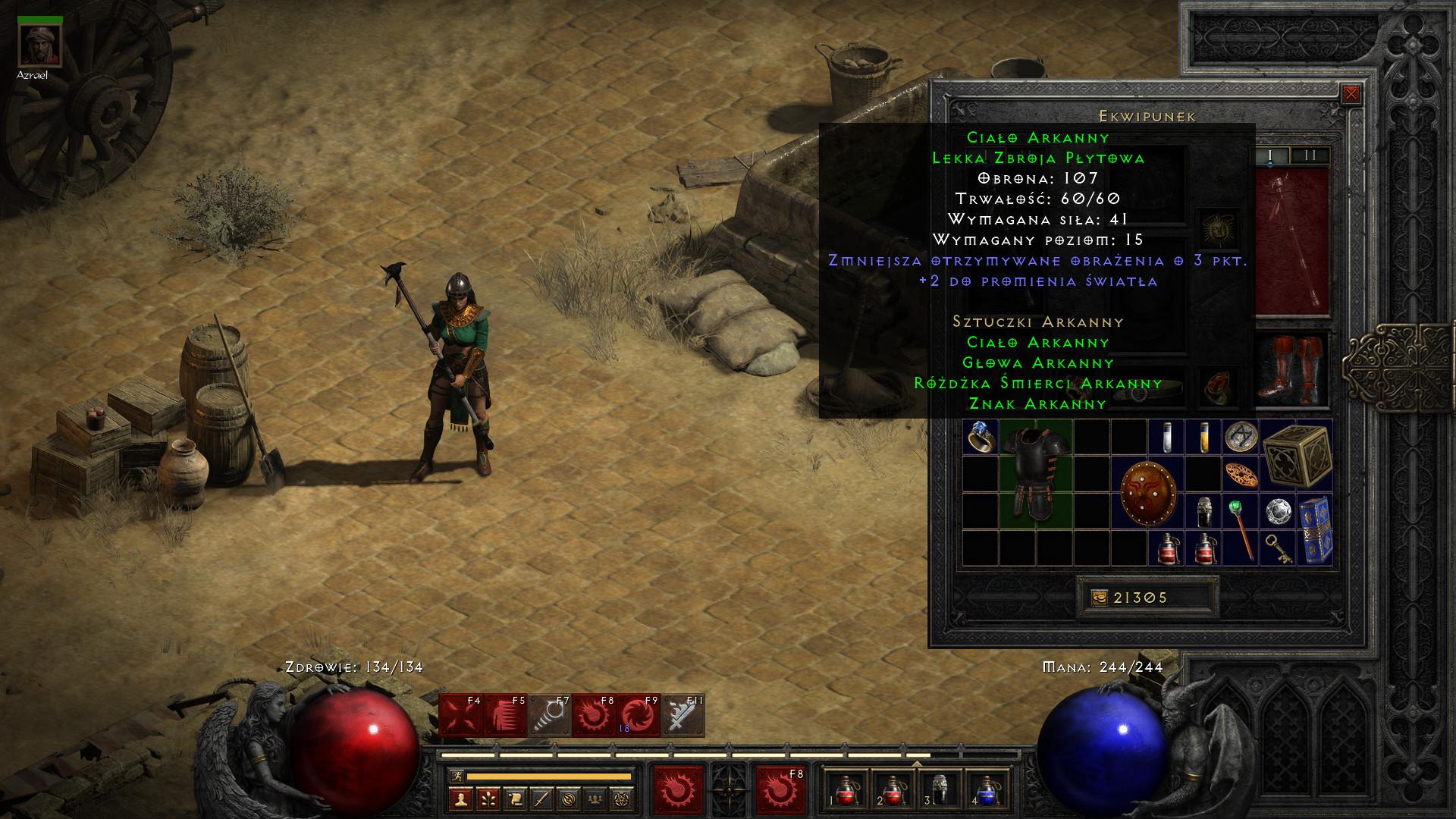1456x819 pixels.
Task: Choose the F11 flaming sword skill
Action: click(682, 715)
